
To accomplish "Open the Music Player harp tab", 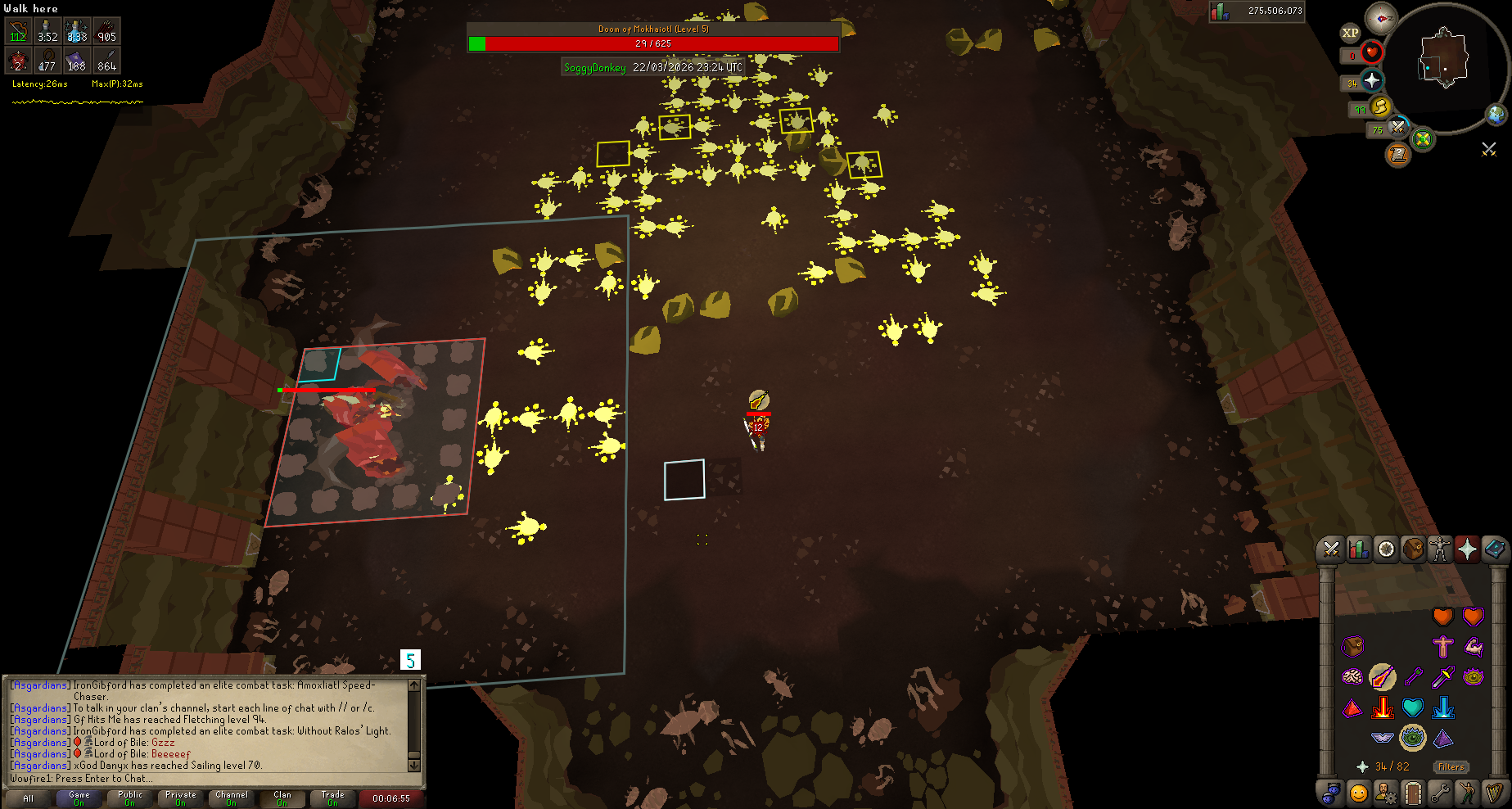I will [x=1495, y=793].
